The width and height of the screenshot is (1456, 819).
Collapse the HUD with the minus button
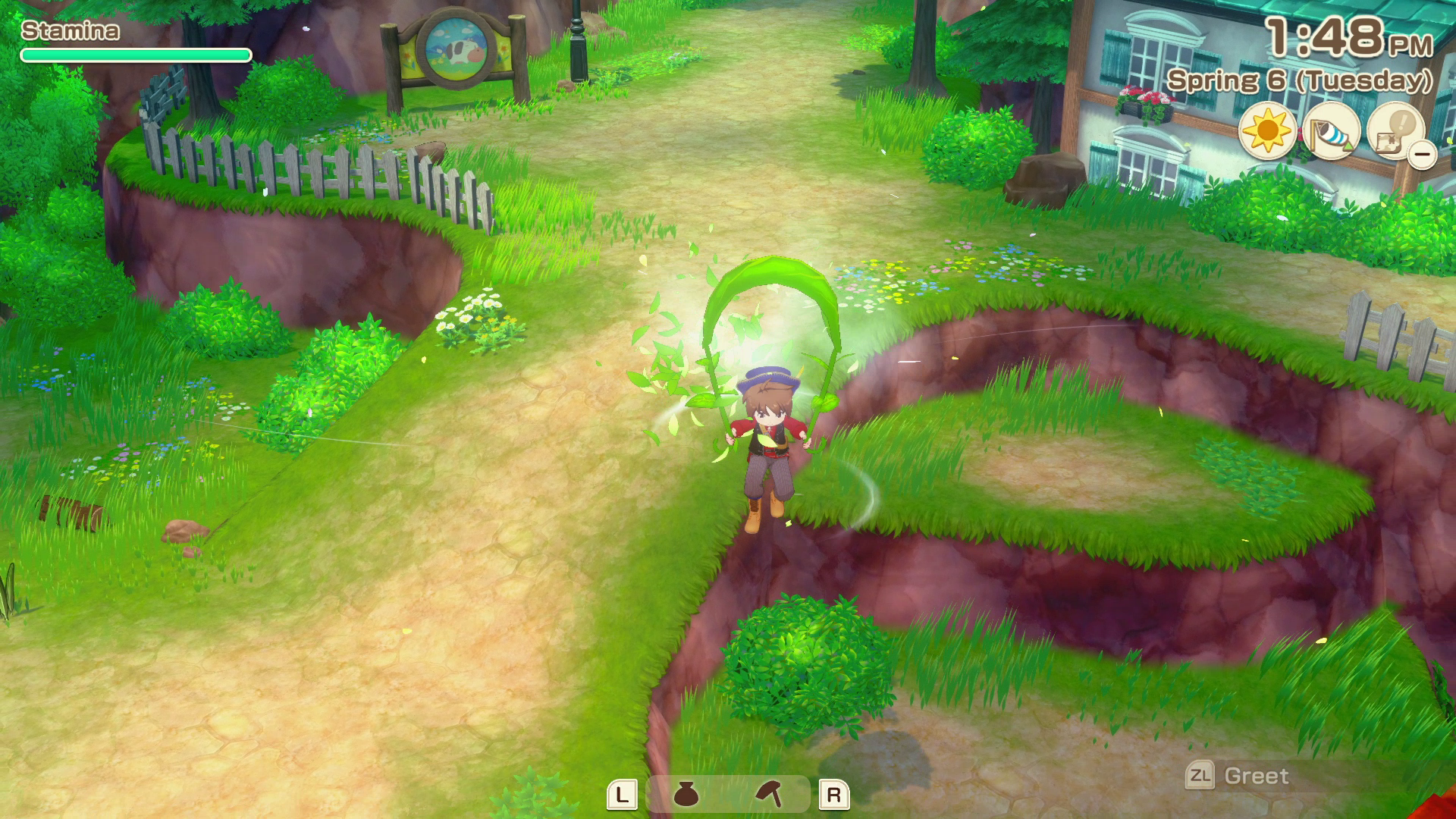pyautogui.click(x=1422, y=155)
